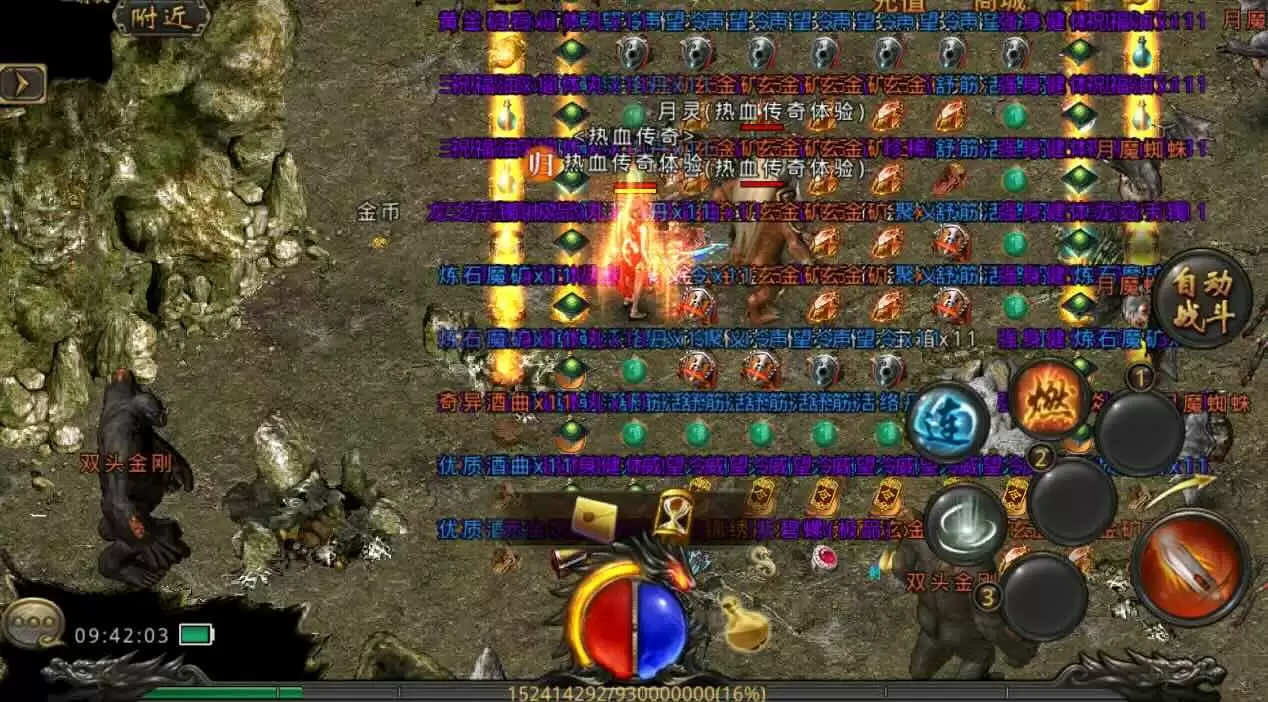Toggle 自动战斗 auto battle
This screenshot has width=1268, height=702.
[1201, 299]
